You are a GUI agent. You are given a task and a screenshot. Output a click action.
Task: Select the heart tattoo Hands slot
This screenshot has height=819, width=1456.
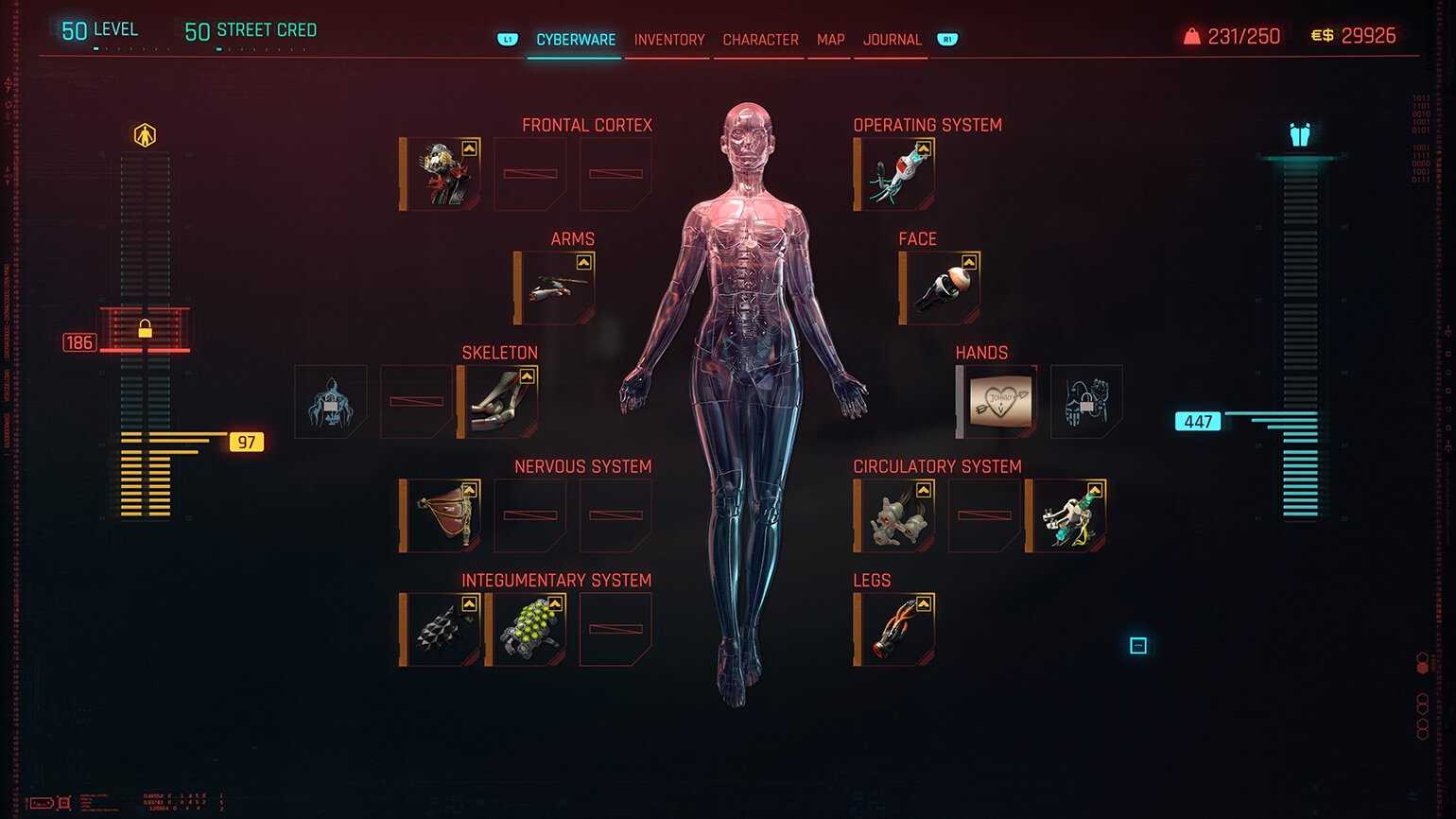click(x=997, y=402)
